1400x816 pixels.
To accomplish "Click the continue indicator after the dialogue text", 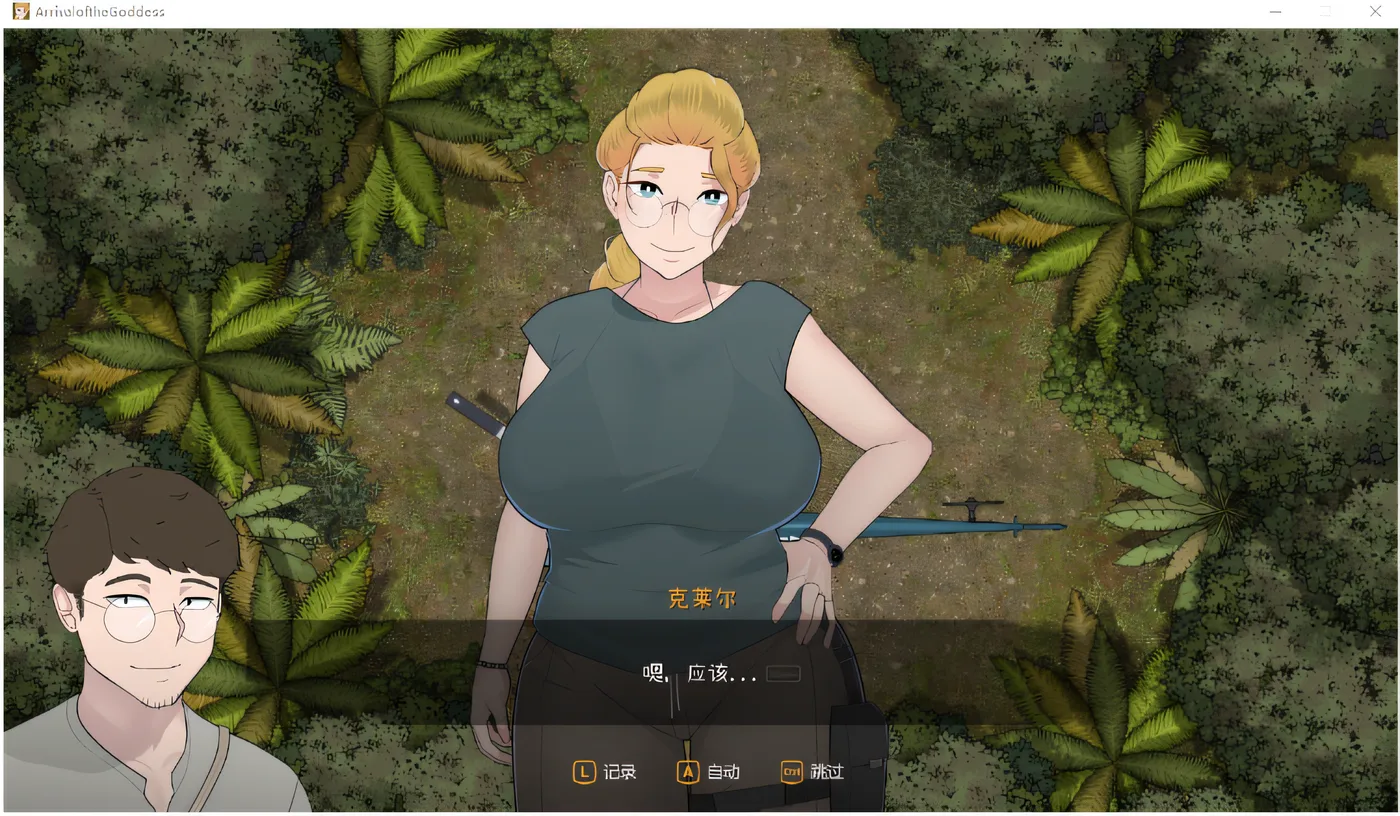I will [x=781, y=673].
